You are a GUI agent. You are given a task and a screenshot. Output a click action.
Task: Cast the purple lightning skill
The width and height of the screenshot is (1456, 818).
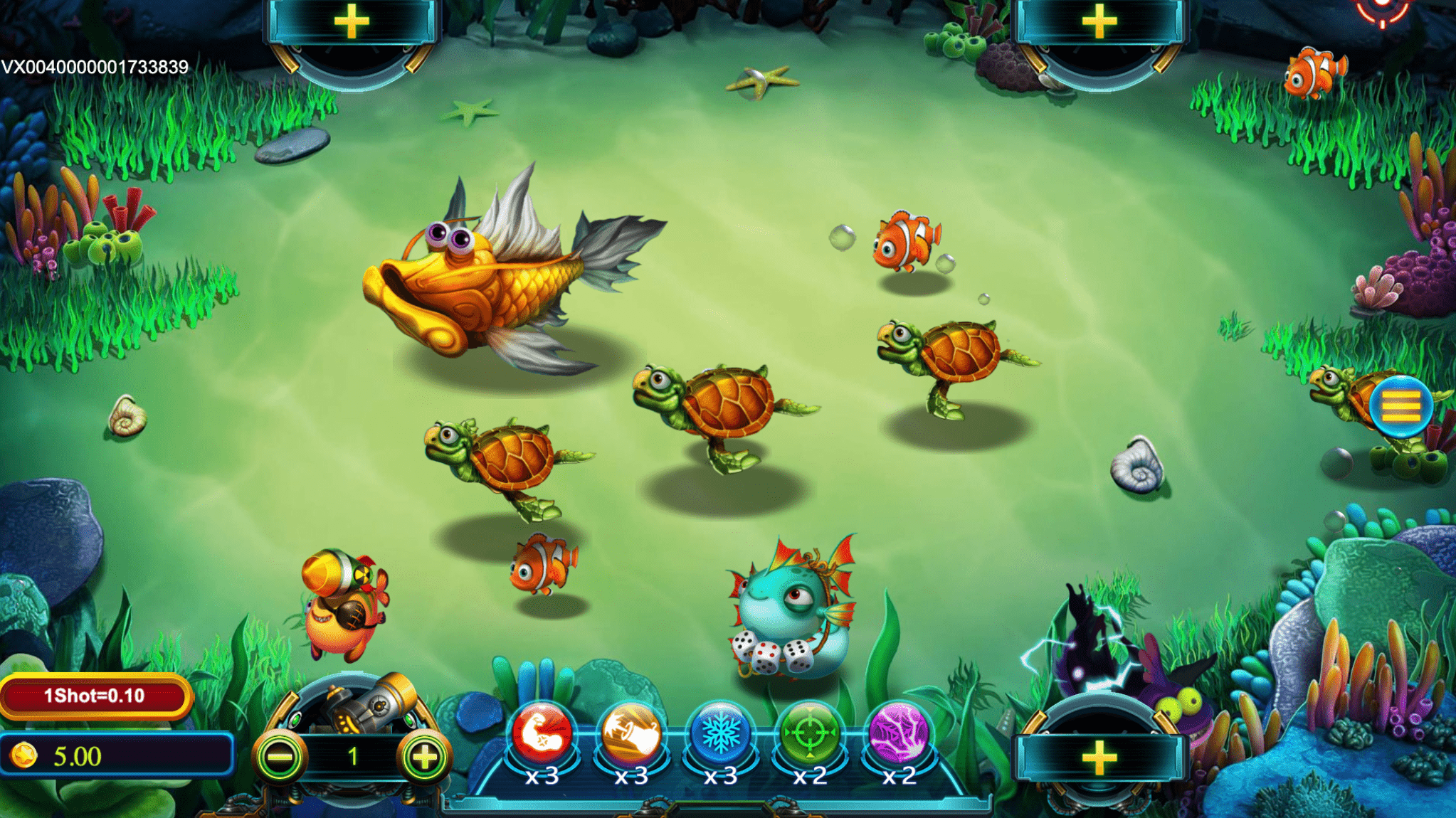click(899, 733)
